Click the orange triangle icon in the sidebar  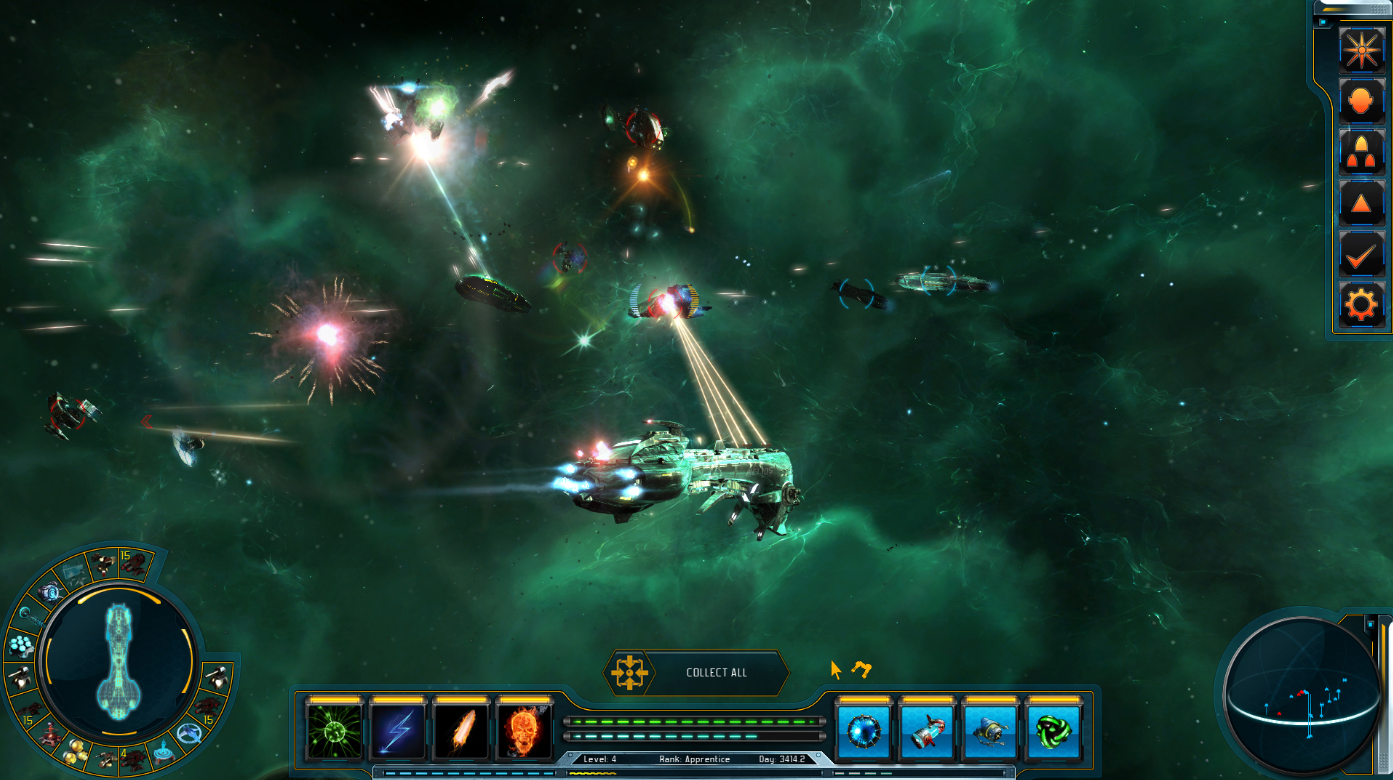tap(1360, 203)
